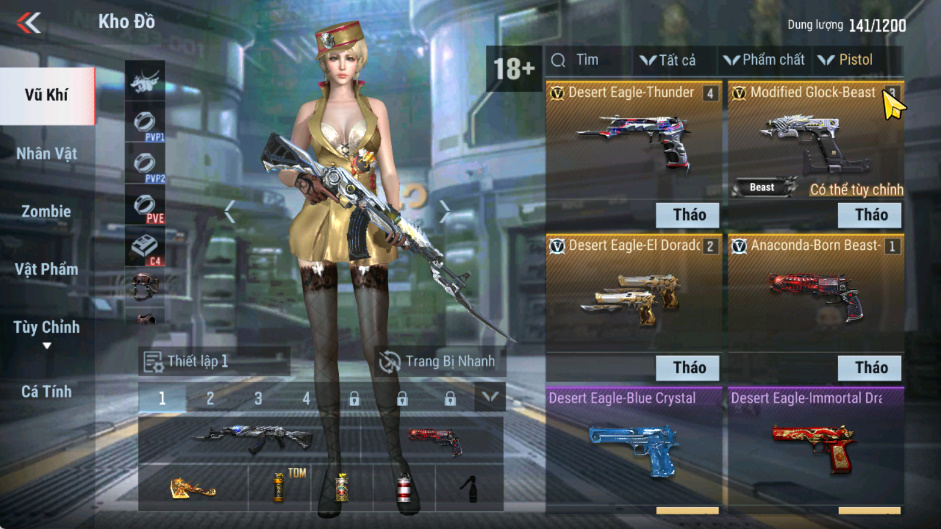
Task: Select the C4 equipment icon
Action: click(x=145, y=247)
